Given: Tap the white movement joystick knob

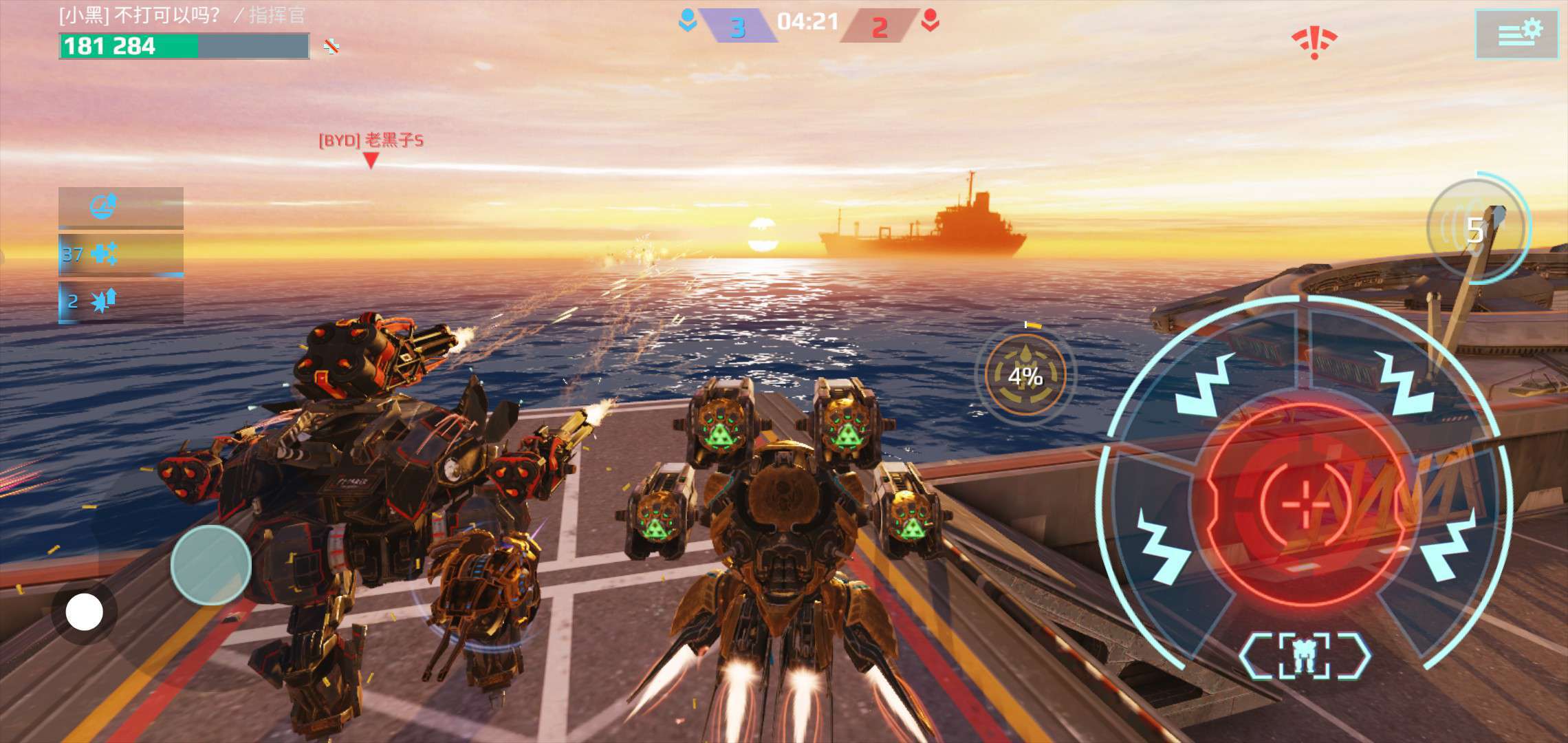Looking at the screenshot, I should (84, 612).
